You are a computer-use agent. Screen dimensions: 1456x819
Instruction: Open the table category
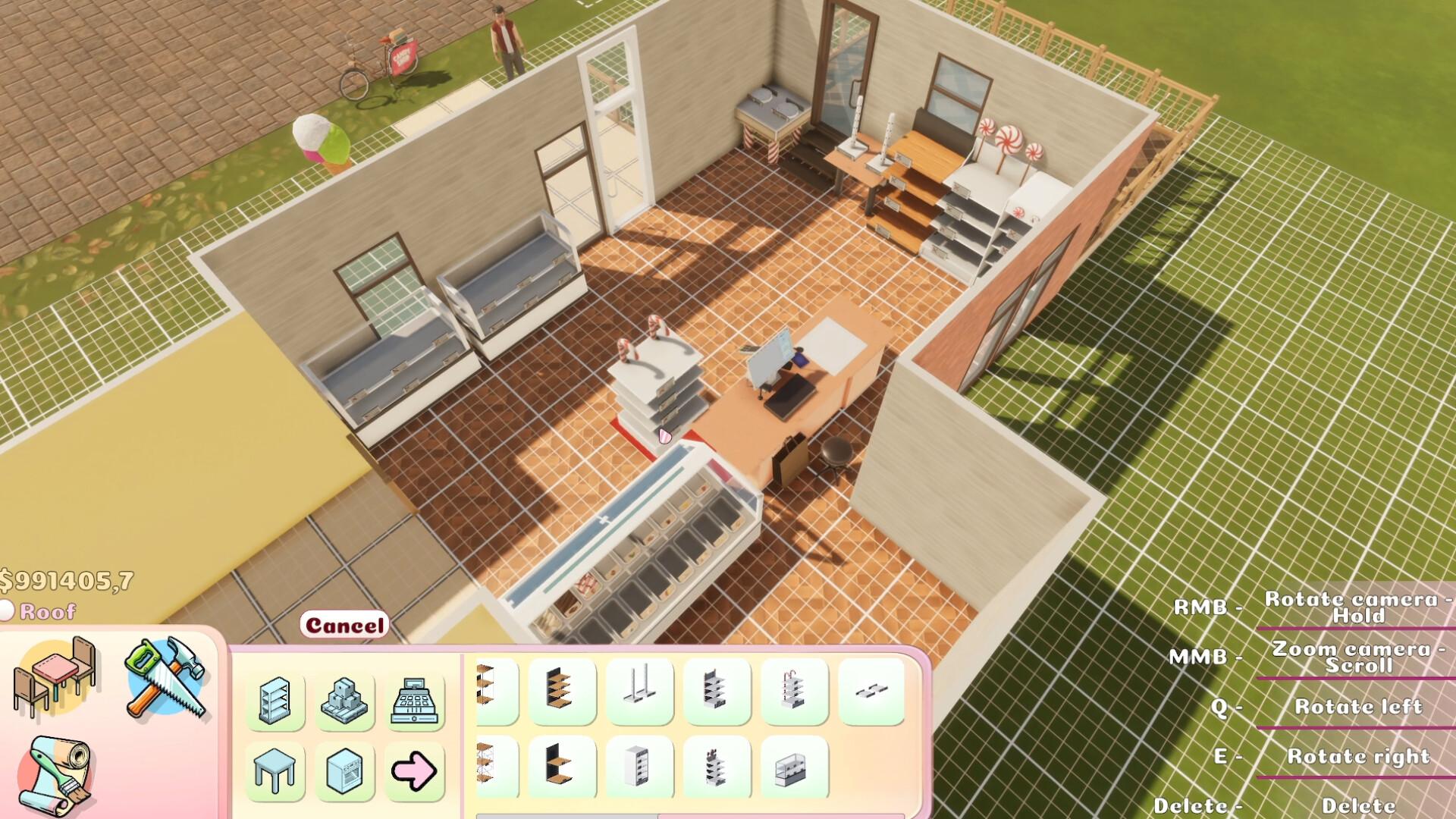(275, 770)
